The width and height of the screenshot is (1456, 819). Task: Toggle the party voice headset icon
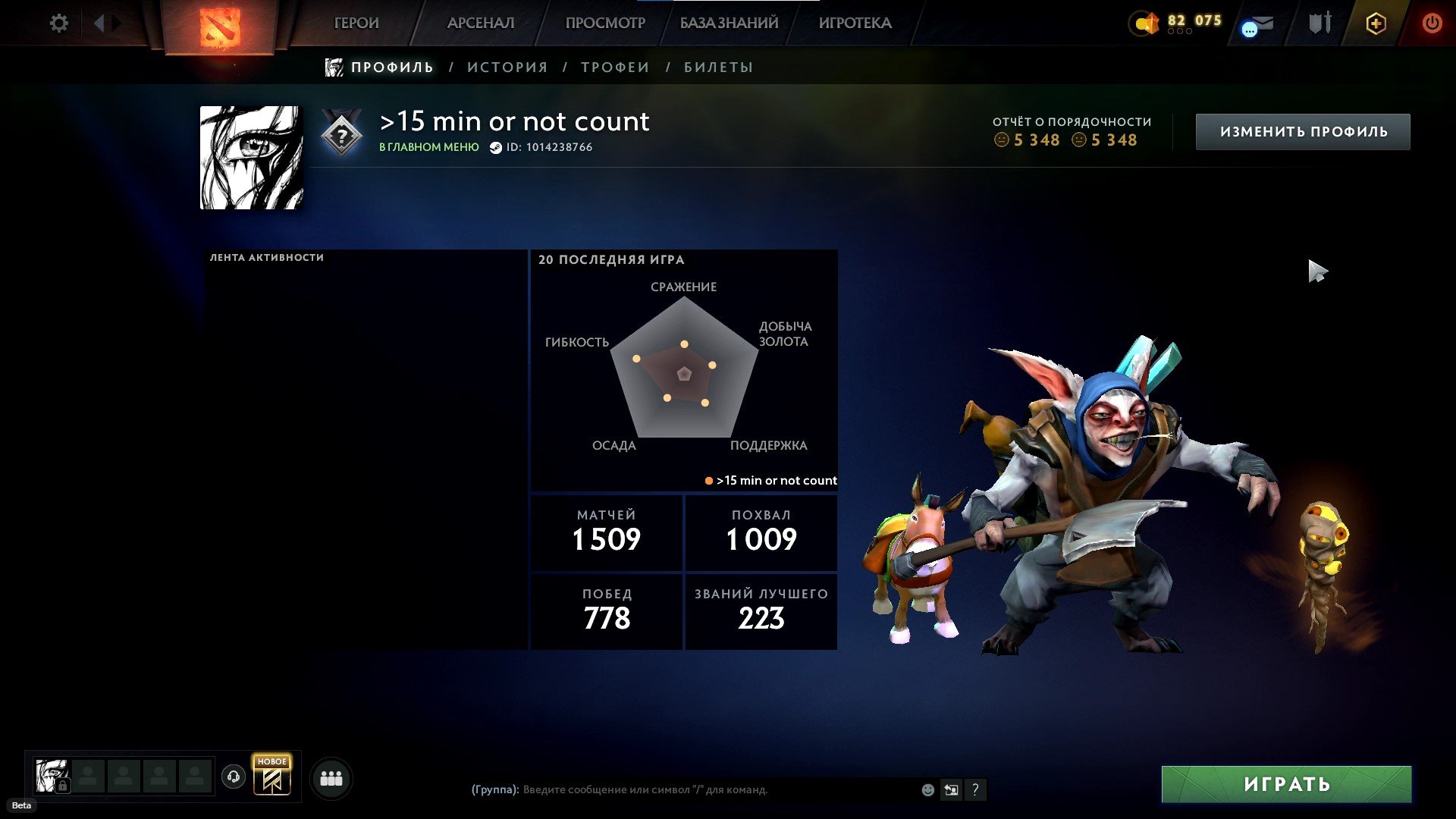pyautogui.click(x=234, y=777)
